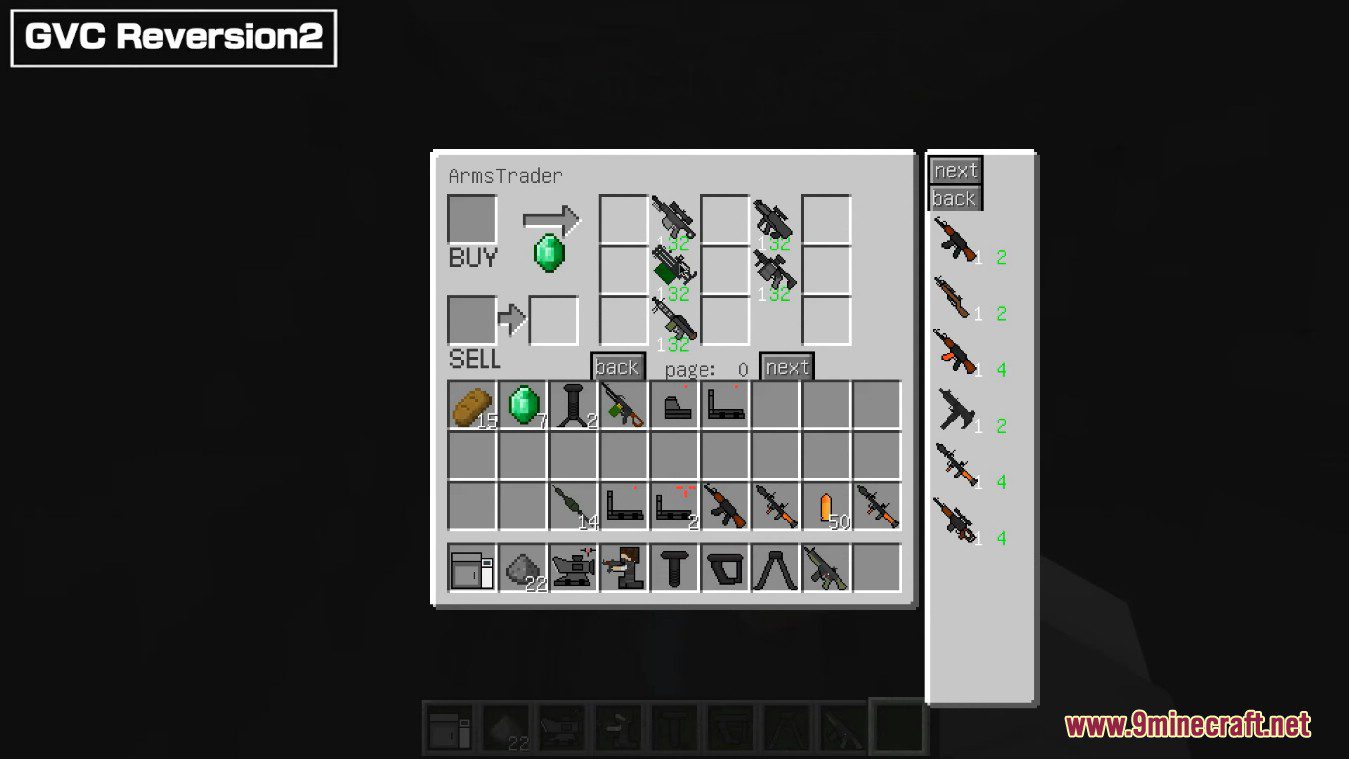
Task: Select the soldier figure item in the hotbar
Action: point(625,570)
